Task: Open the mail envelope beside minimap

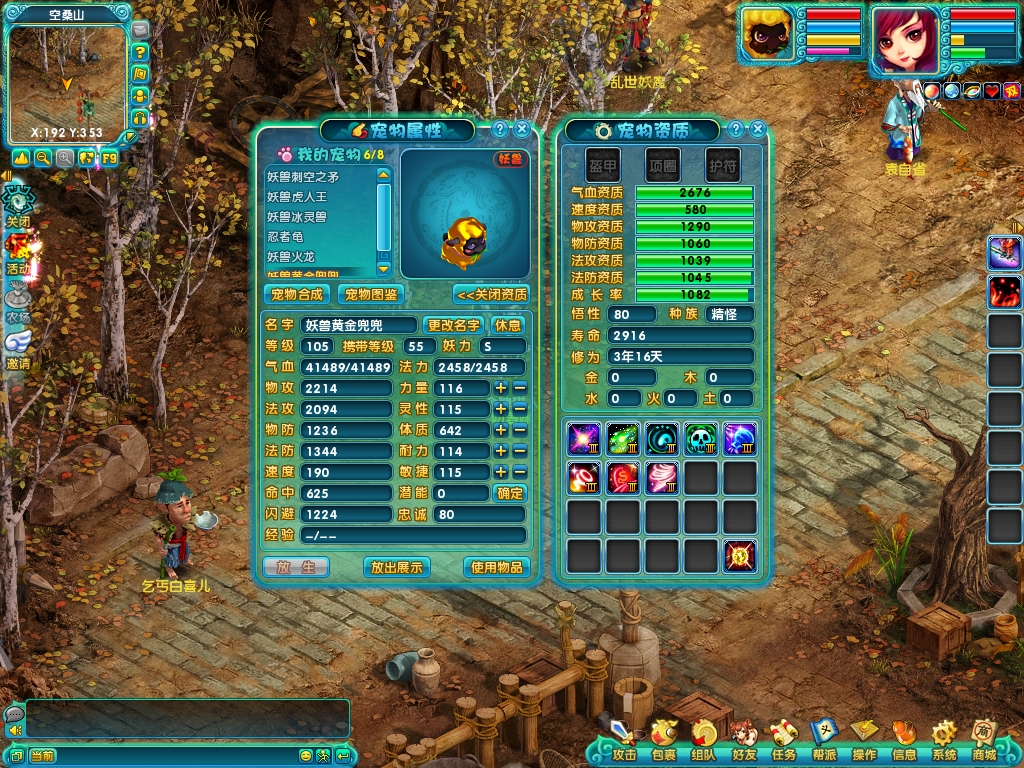Action: click(x=140, y=31)
